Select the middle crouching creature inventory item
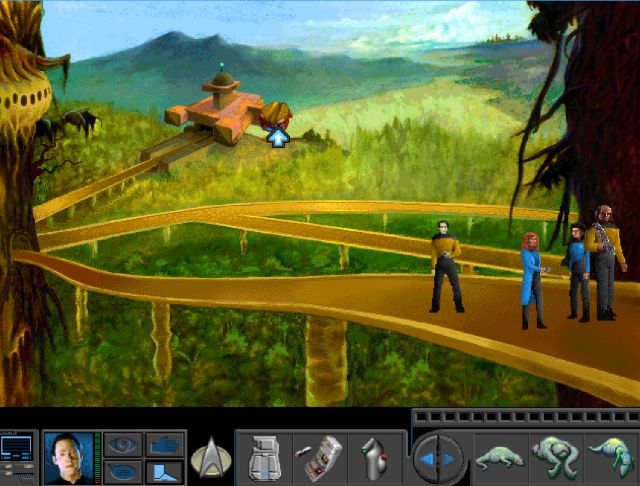This screenshot has width=640, height=486. (556, 459)
